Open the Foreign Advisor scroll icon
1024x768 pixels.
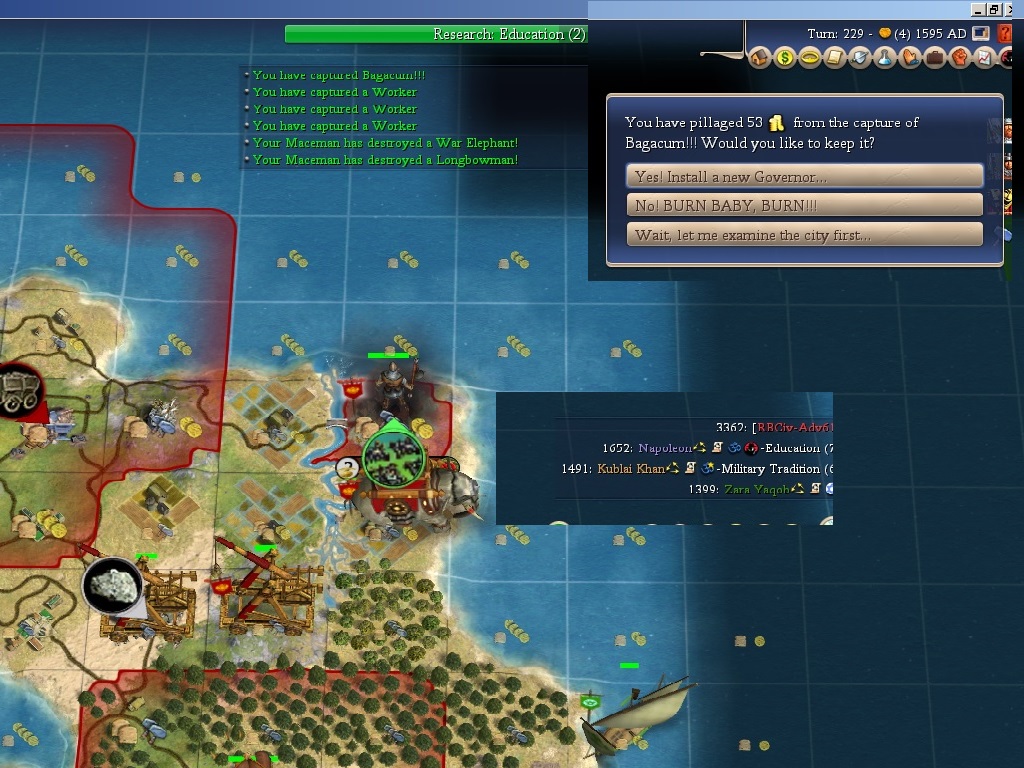[835, 58]
